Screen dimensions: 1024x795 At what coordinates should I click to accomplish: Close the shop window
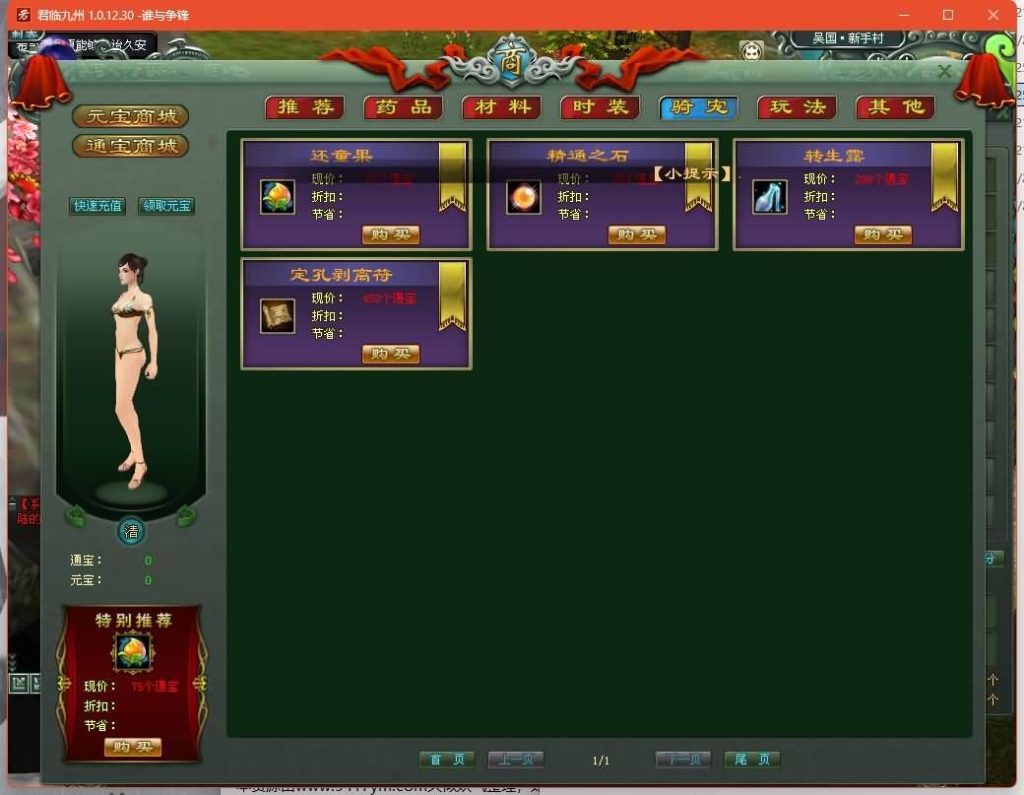coord(944,72)
